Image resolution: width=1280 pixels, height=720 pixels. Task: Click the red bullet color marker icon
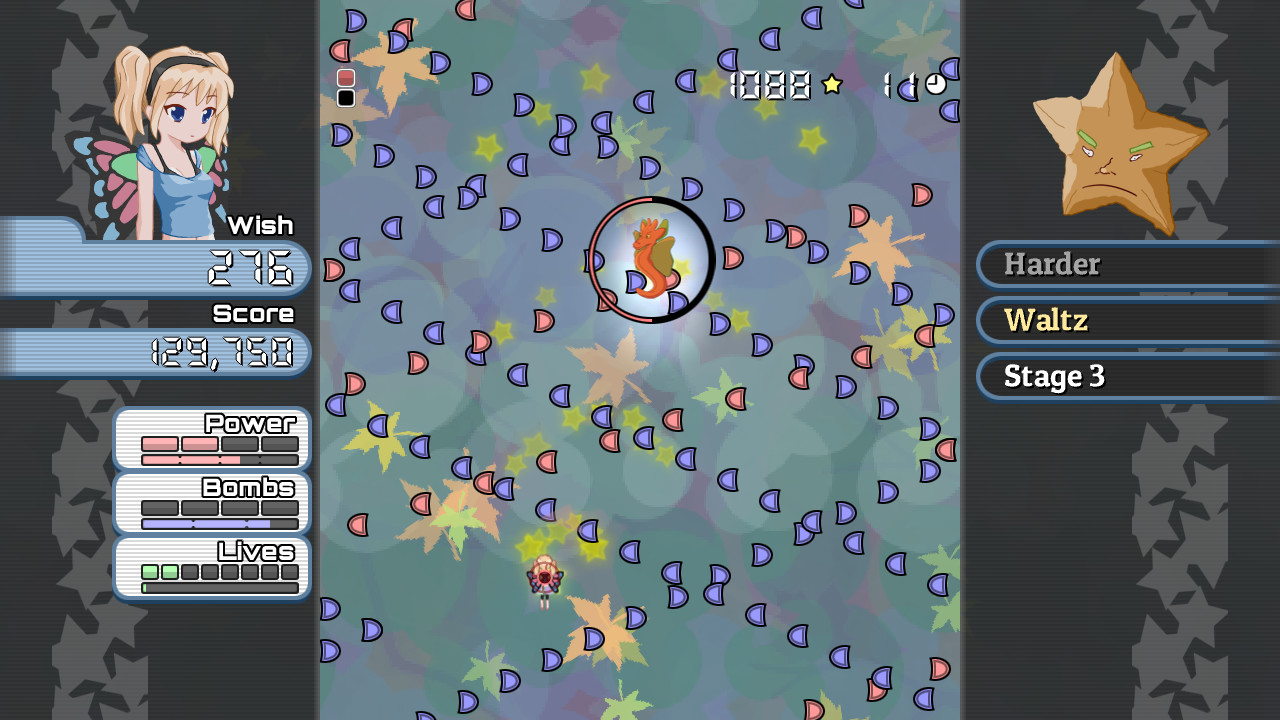(345, 77)
